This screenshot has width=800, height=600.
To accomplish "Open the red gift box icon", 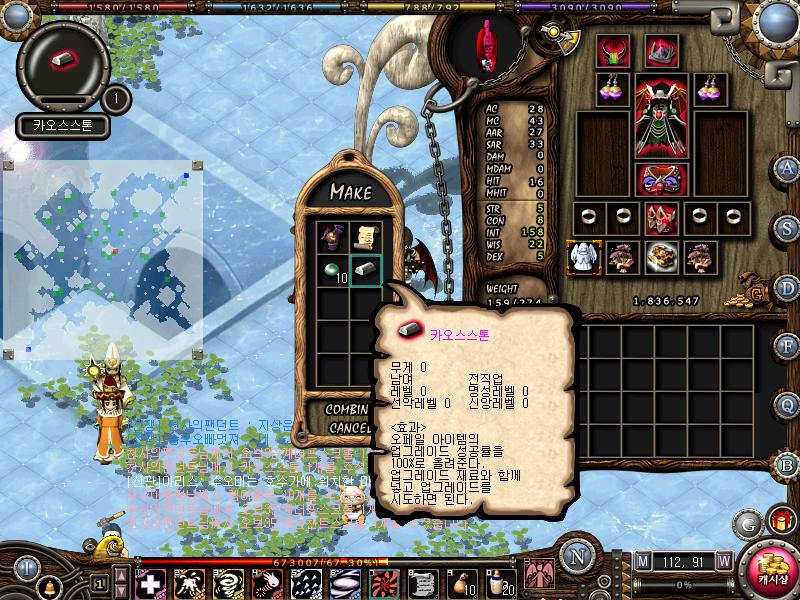I will [x=781, y=521].
